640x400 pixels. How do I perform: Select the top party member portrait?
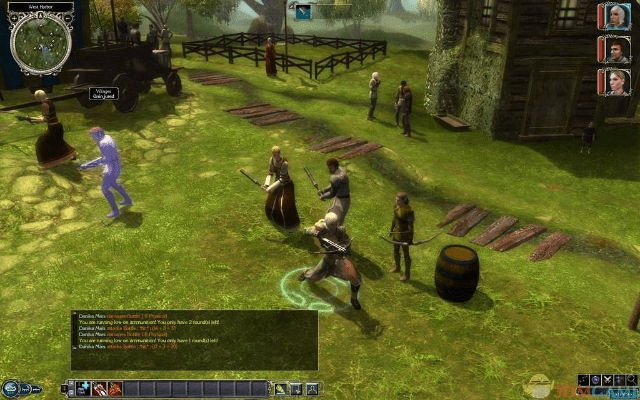[x=612, y=16]
